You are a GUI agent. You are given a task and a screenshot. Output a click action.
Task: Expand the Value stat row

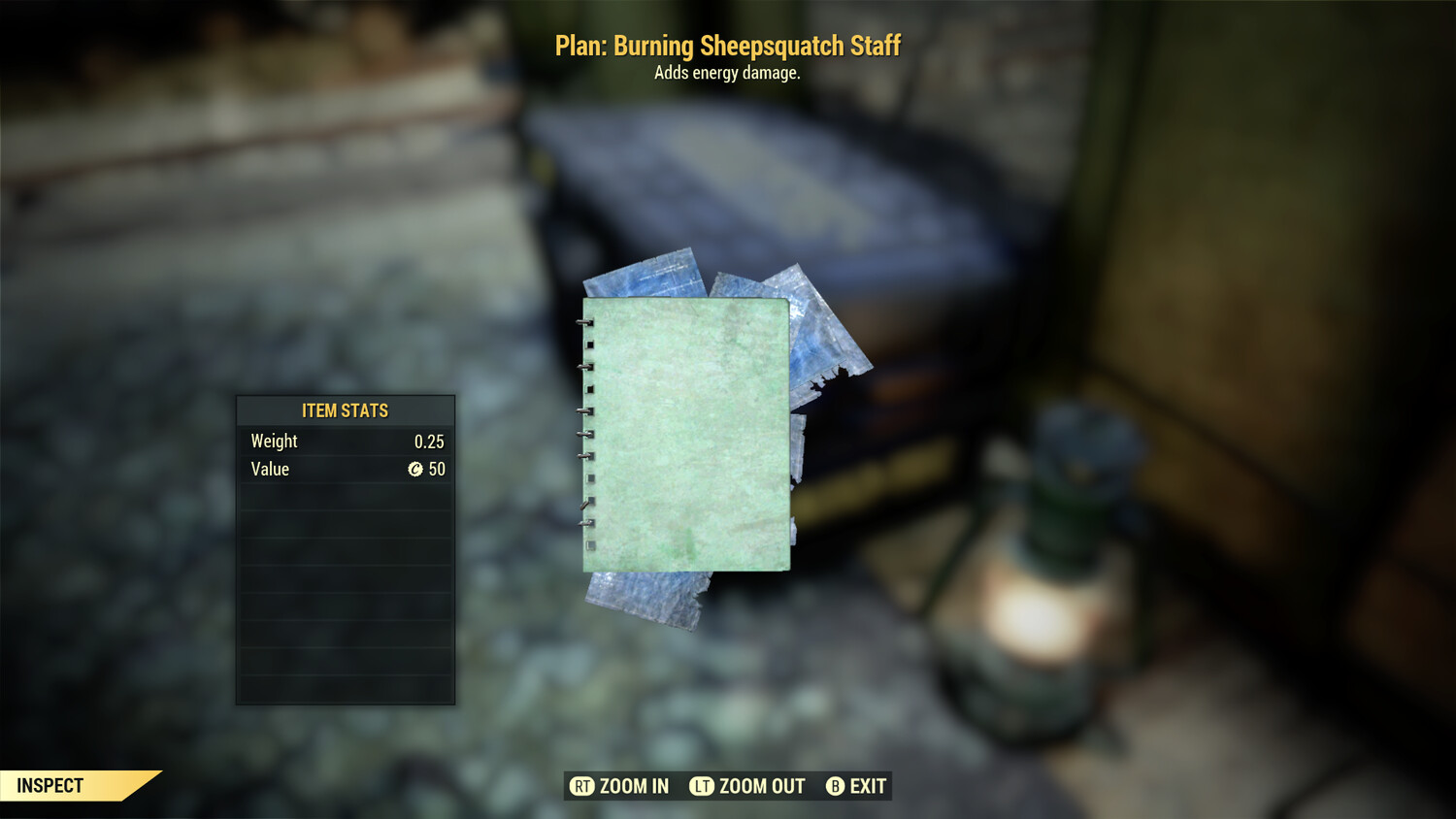point(345,470)
